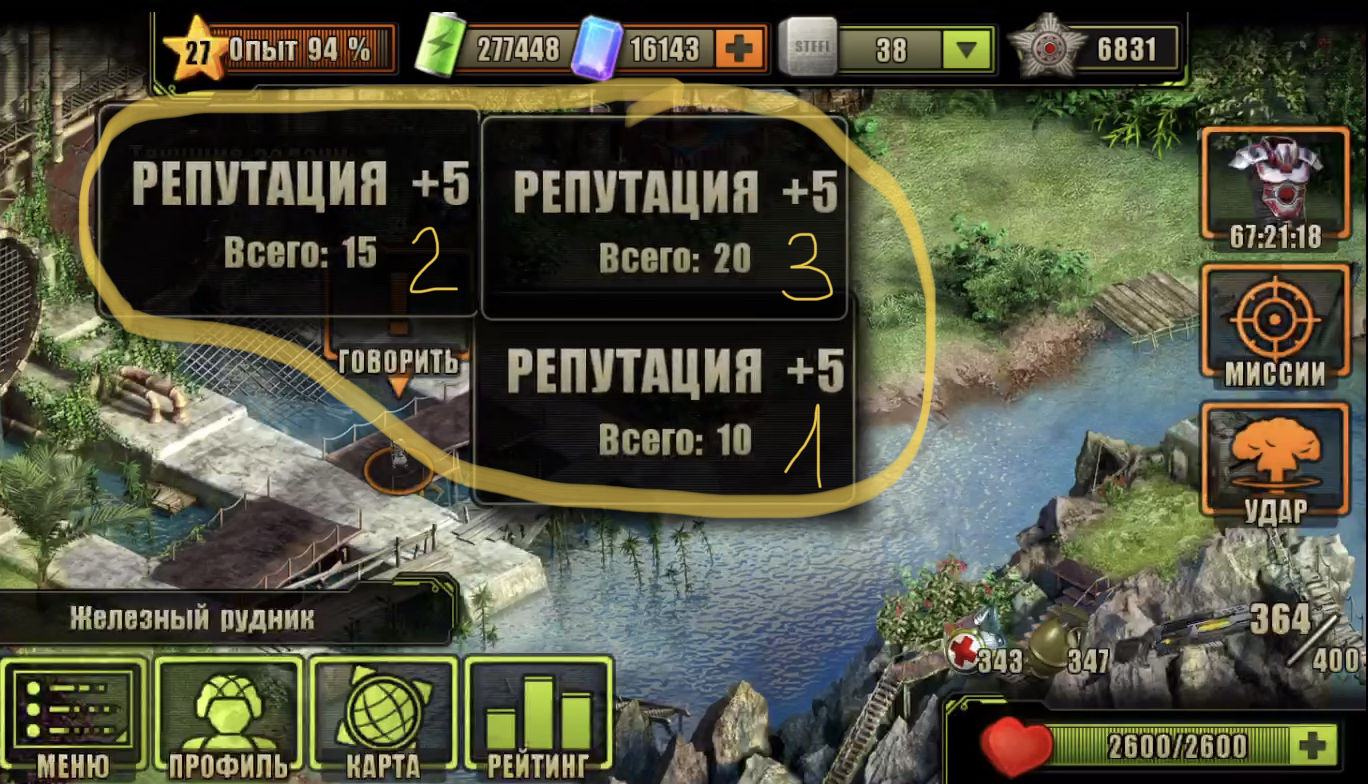Tap the Говорить talk prompt
This screenshot has width=1368, height=784.
point(398,362)
